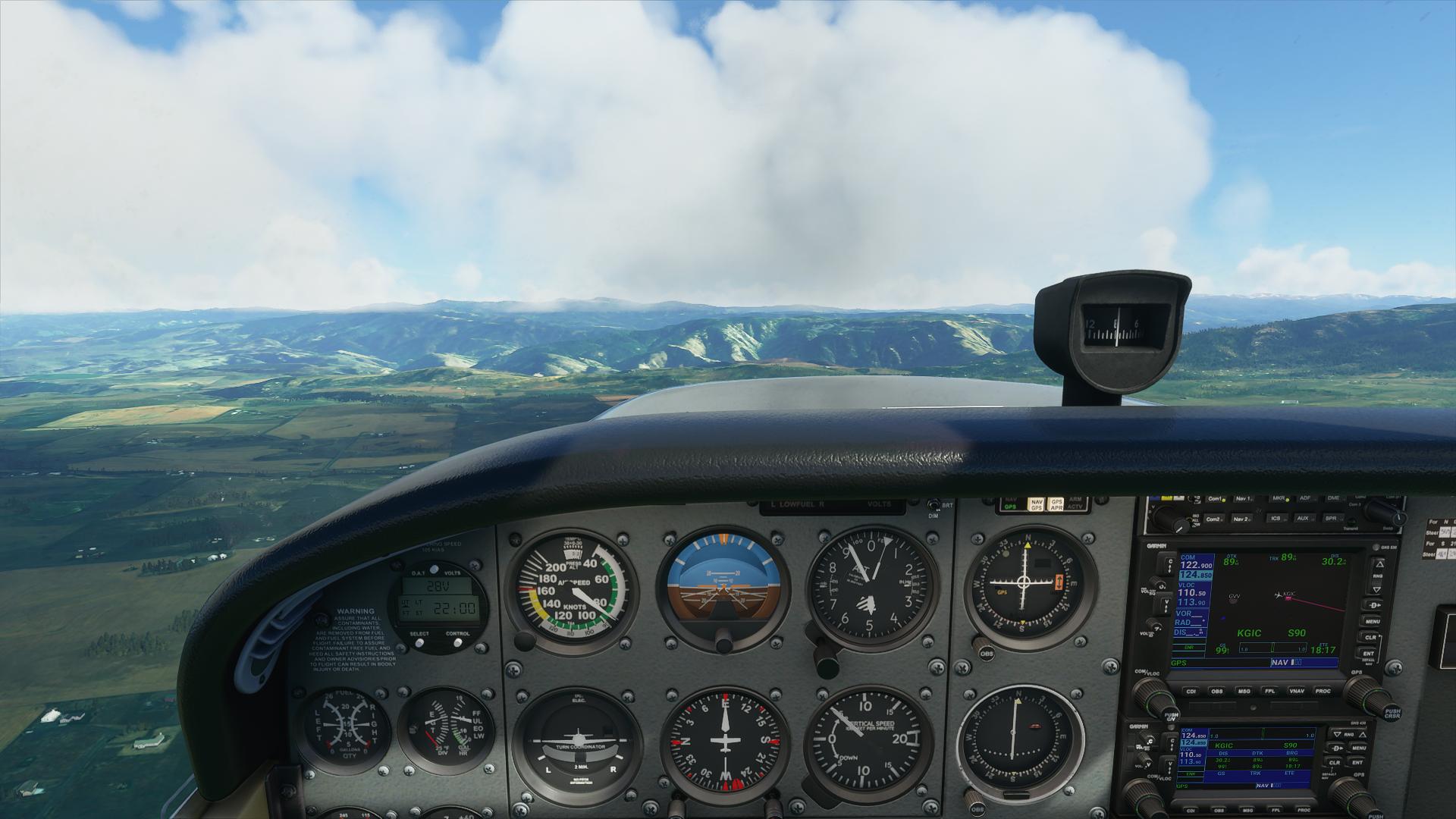1456x819 pixels.
Task: Click the CLR button on the GNS 530
Action: click(1370, 638)
